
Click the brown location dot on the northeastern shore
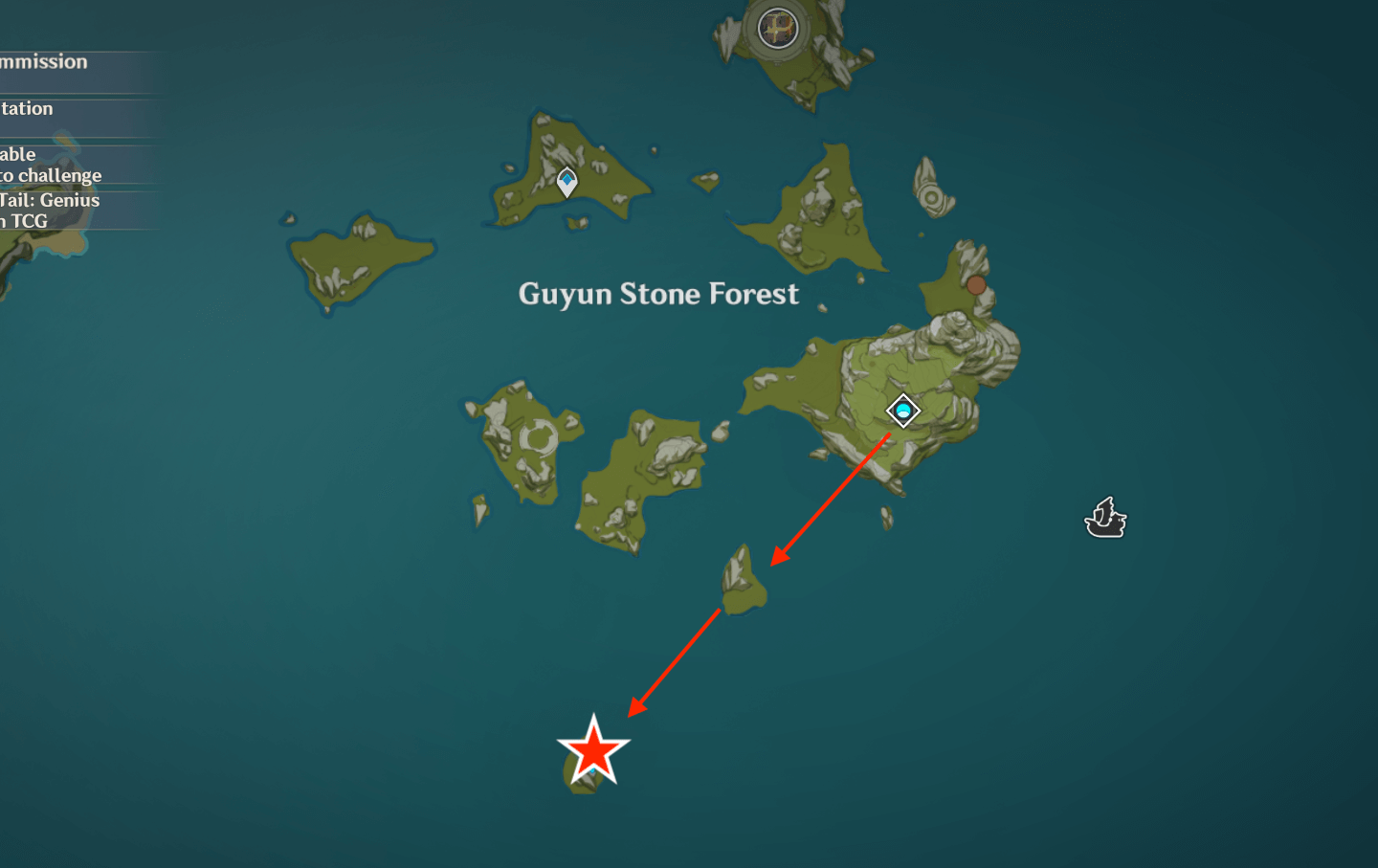point(976,284)
